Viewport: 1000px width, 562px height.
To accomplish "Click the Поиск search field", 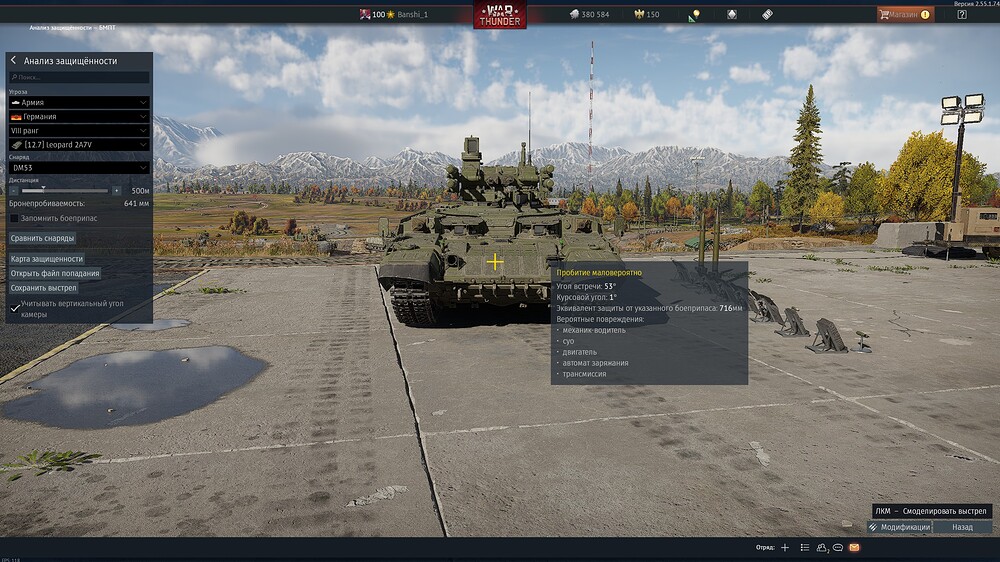I will click(x=80, y=77).
